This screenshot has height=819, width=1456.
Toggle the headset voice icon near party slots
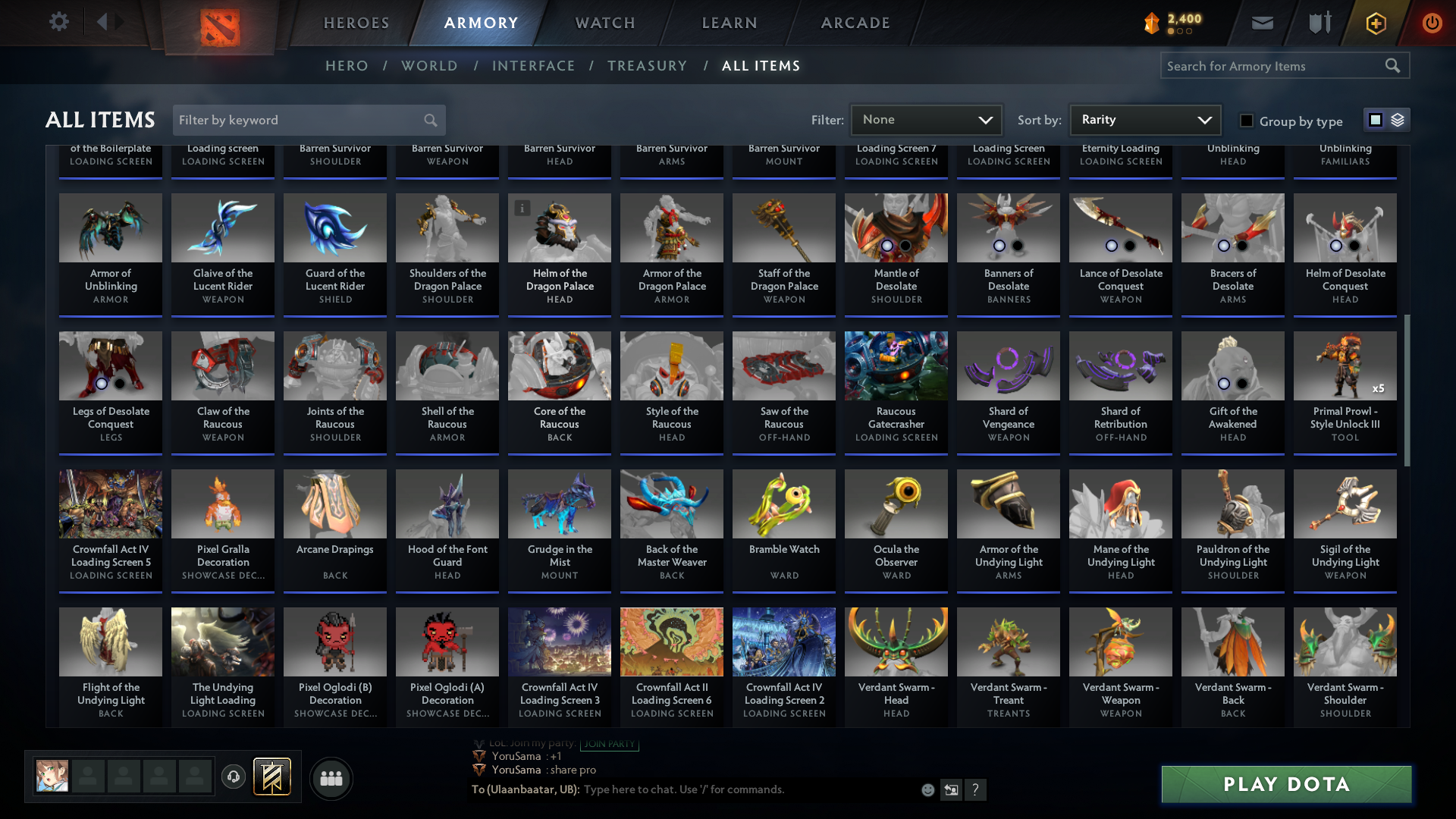point(234,777)
